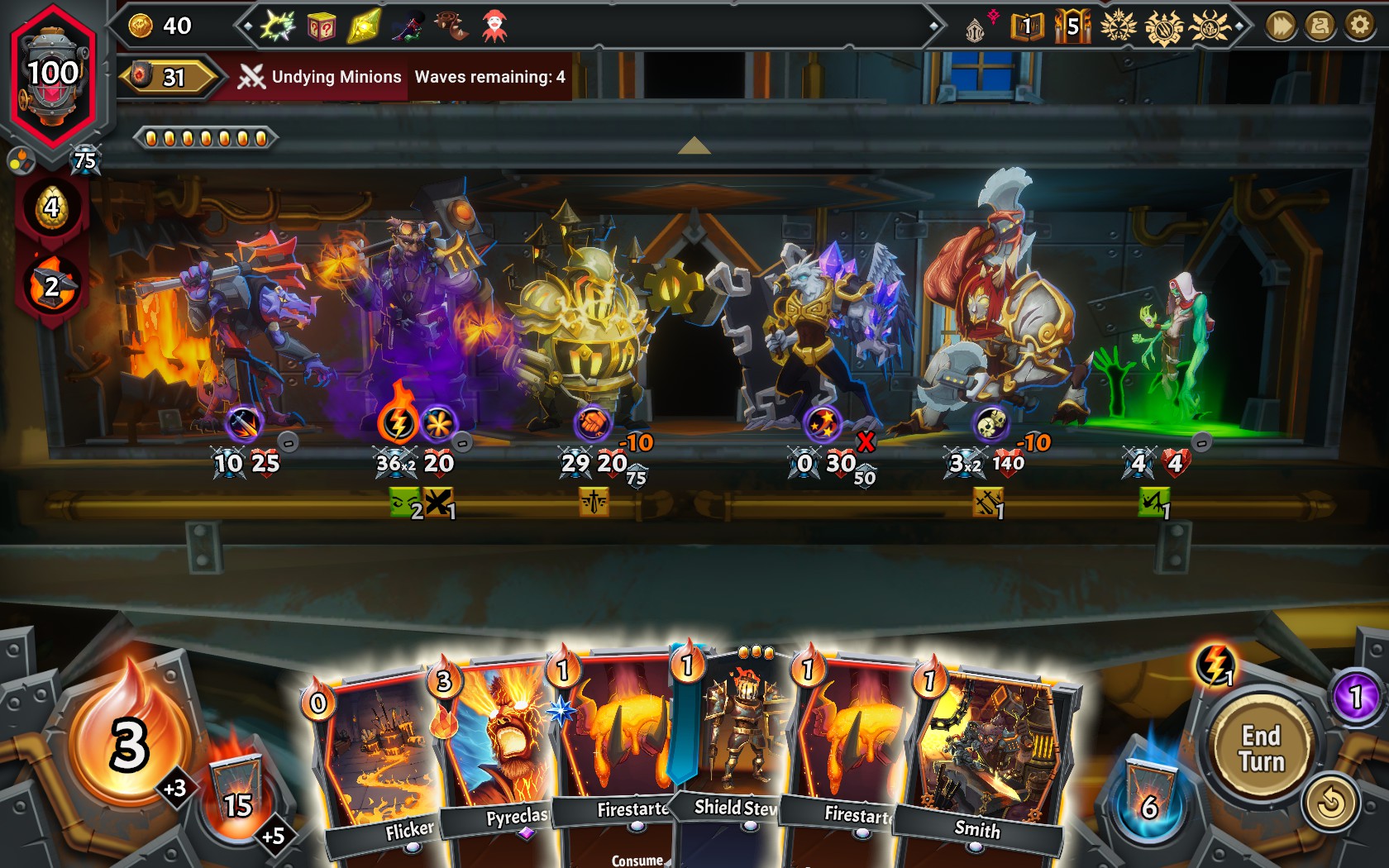View the discard pile with 6 cards
The height and width of the screenshot is (868, 1389).
tap(1148, 795)
